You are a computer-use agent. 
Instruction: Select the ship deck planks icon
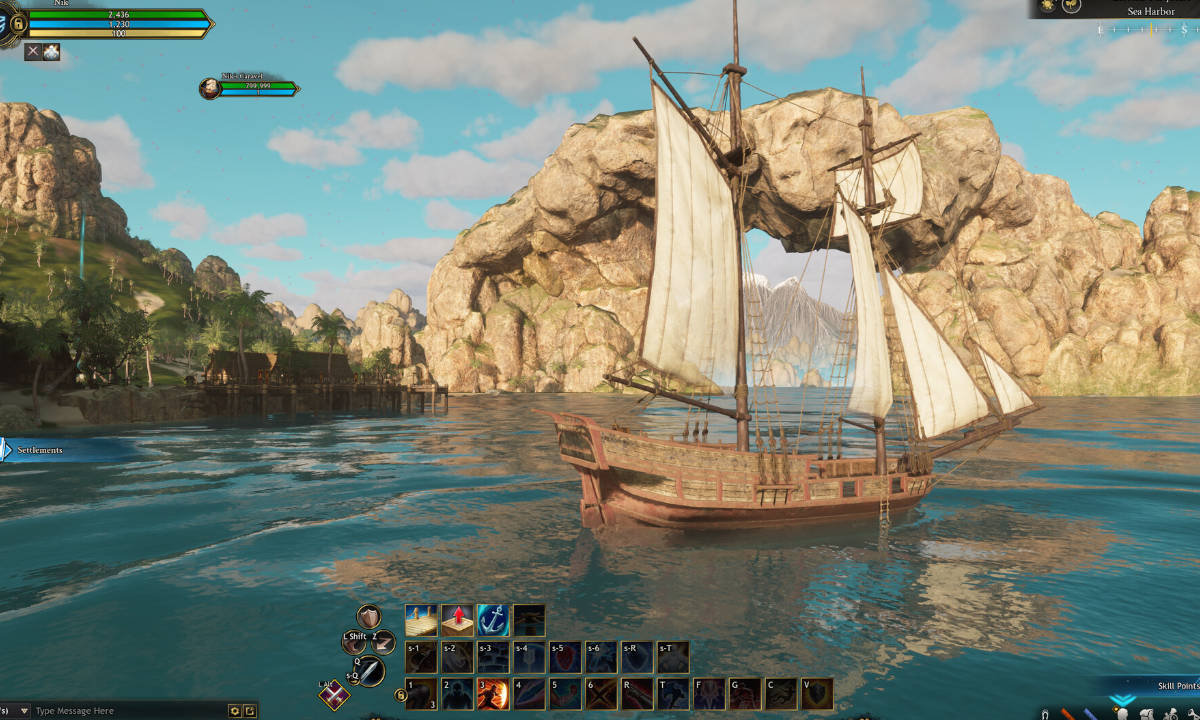(x=421, y=621)
